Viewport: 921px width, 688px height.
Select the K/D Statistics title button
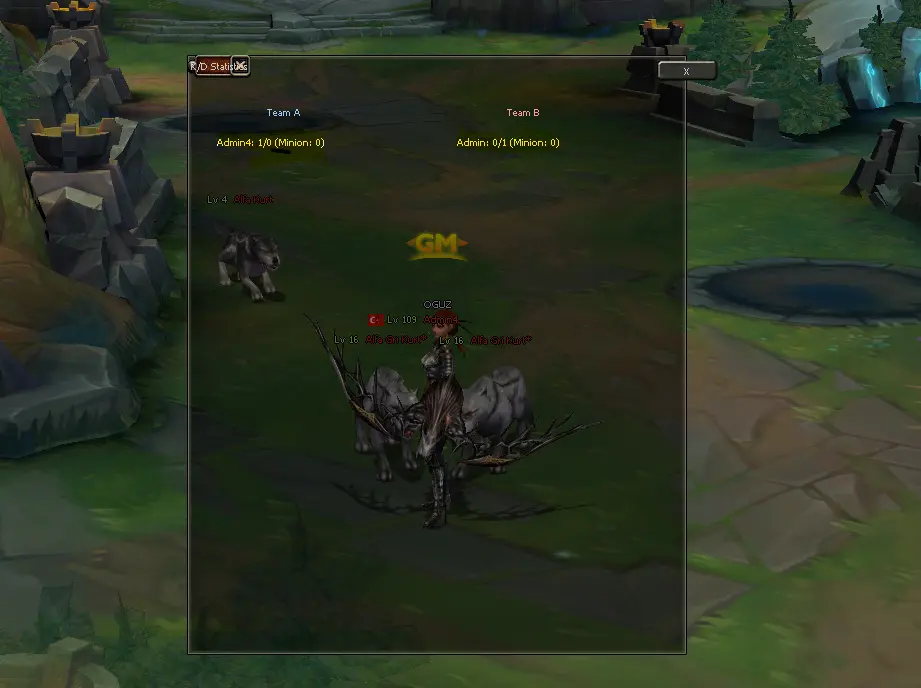point(213,66)
